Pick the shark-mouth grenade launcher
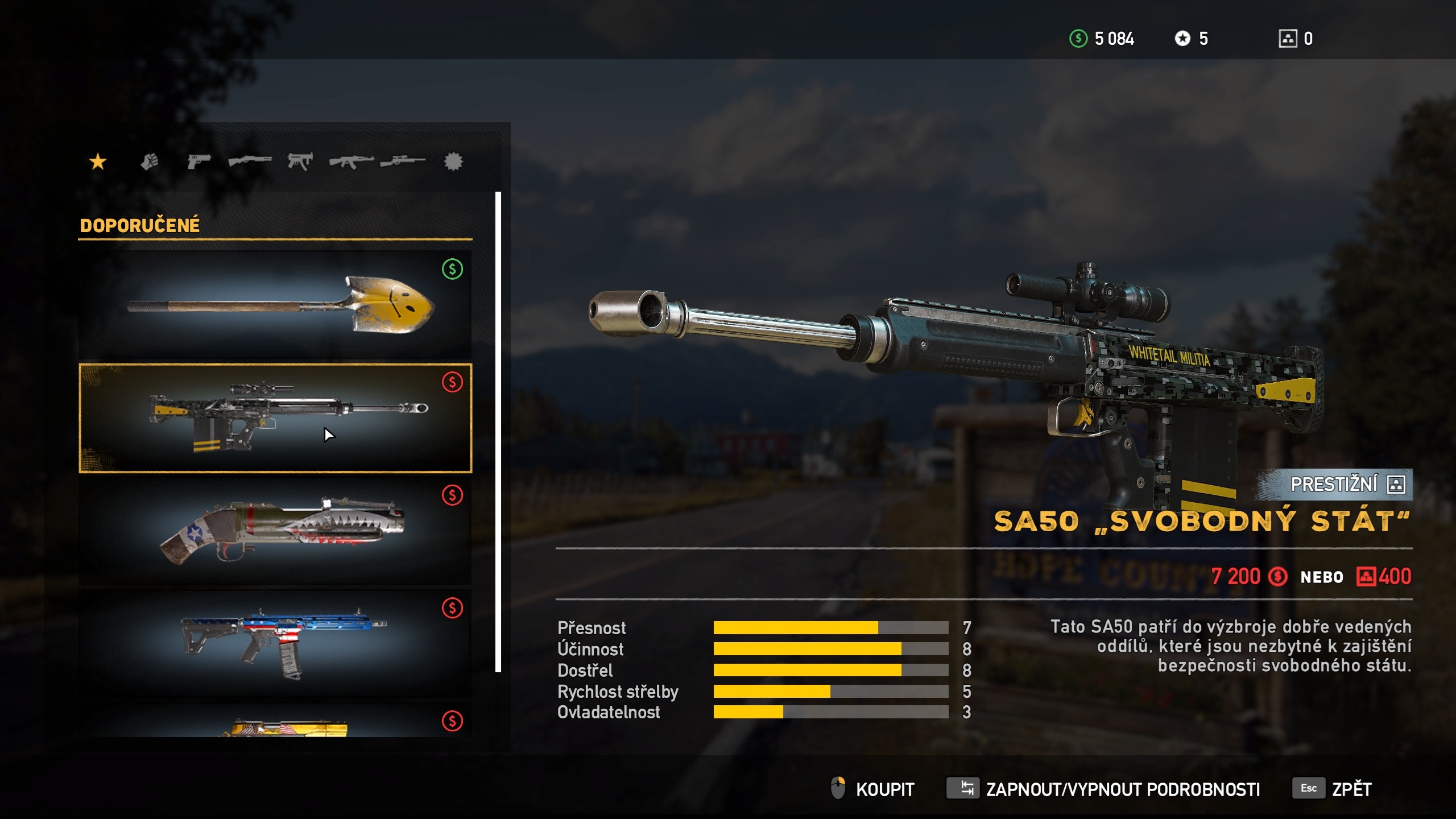 (275, 531)
